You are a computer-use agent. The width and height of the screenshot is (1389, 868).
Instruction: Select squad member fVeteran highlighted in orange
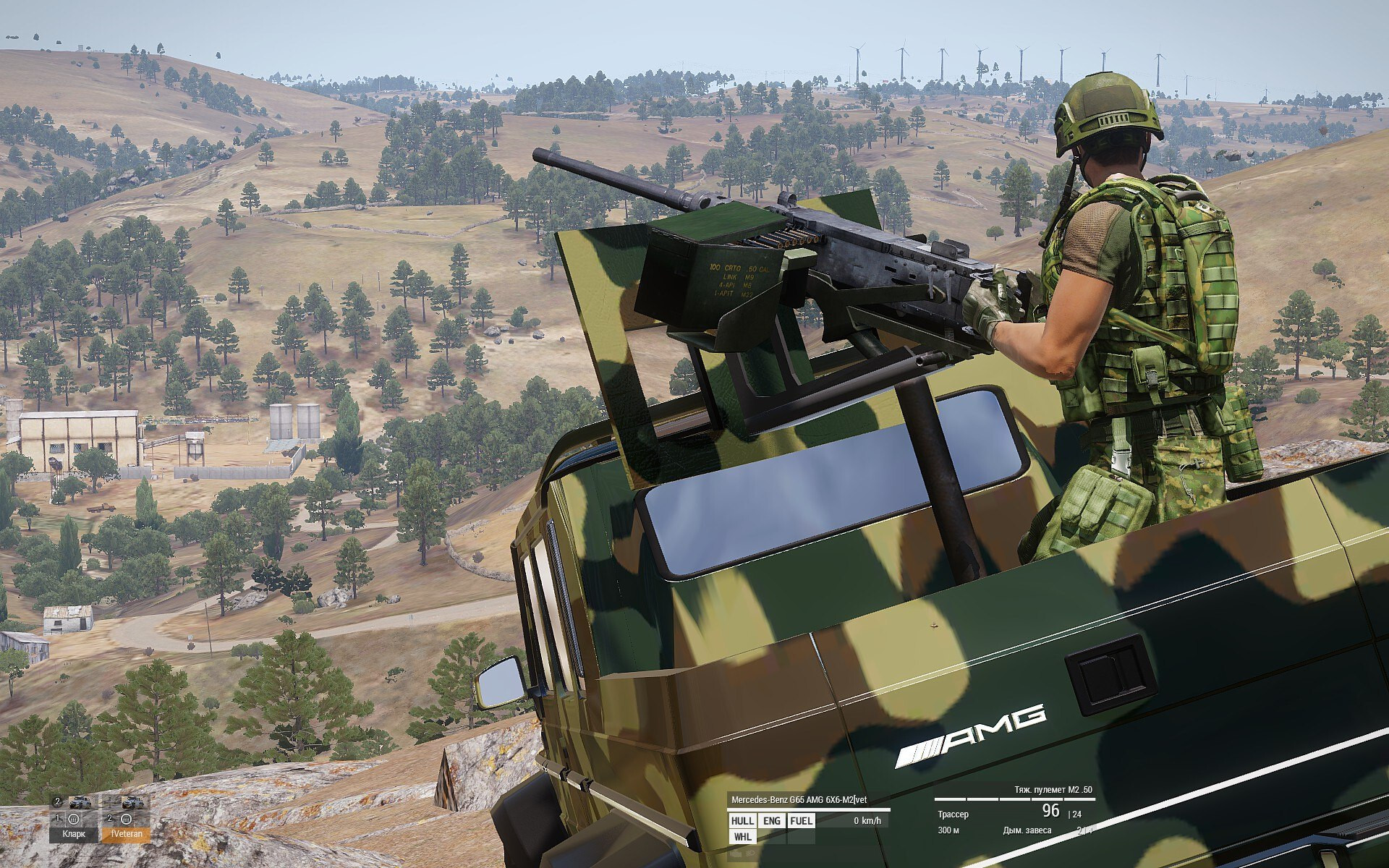click(125, 833)
